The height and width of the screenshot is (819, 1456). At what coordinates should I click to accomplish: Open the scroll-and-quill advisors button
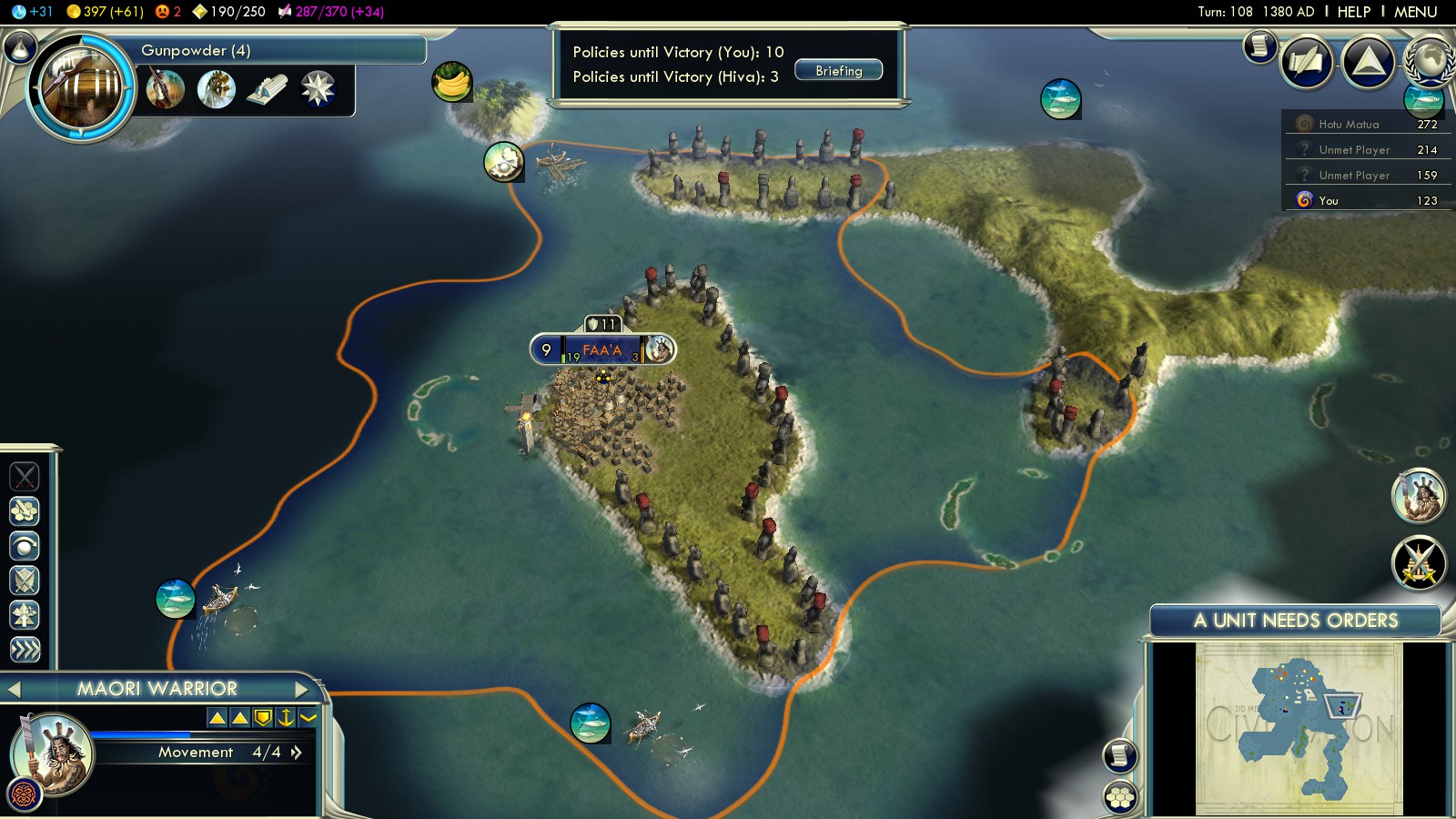click(1307, 62)
